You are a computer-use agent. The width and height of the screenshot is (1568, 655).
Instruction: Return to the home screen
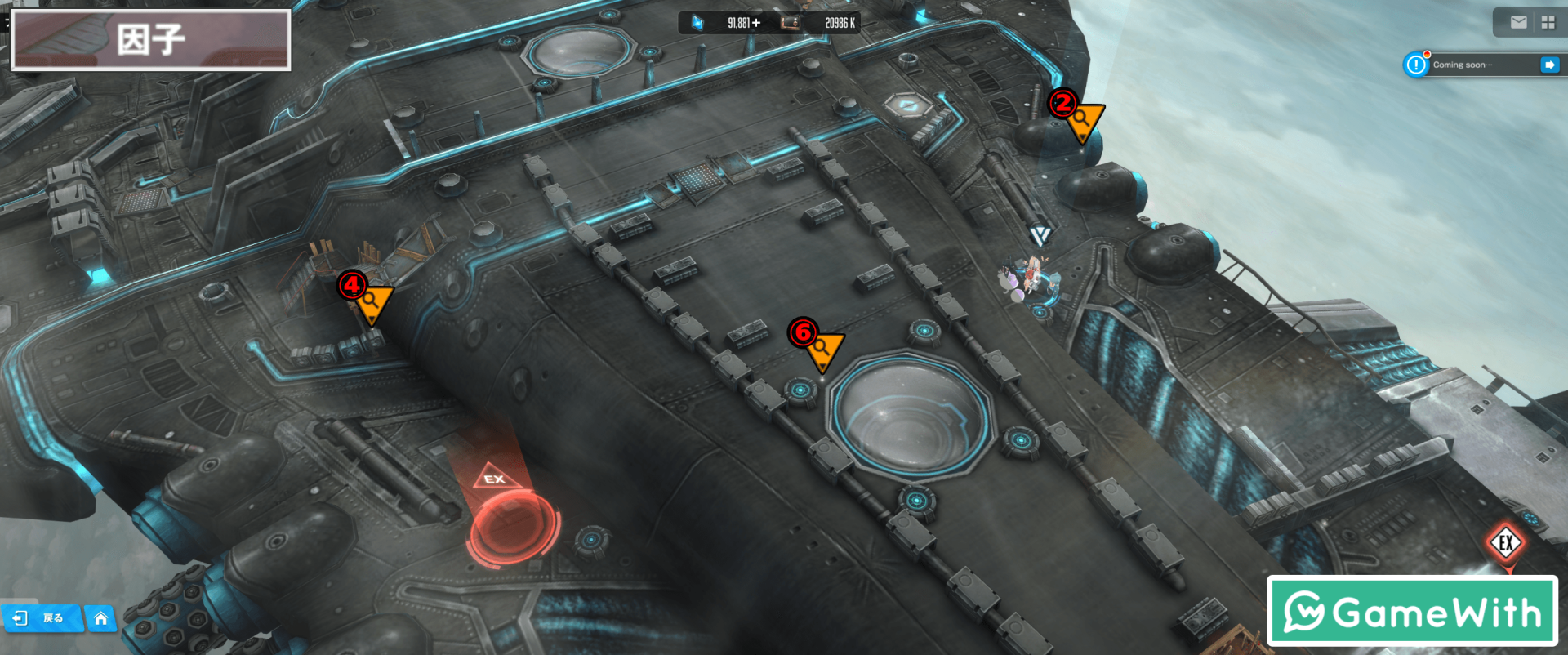click(100, 618)
